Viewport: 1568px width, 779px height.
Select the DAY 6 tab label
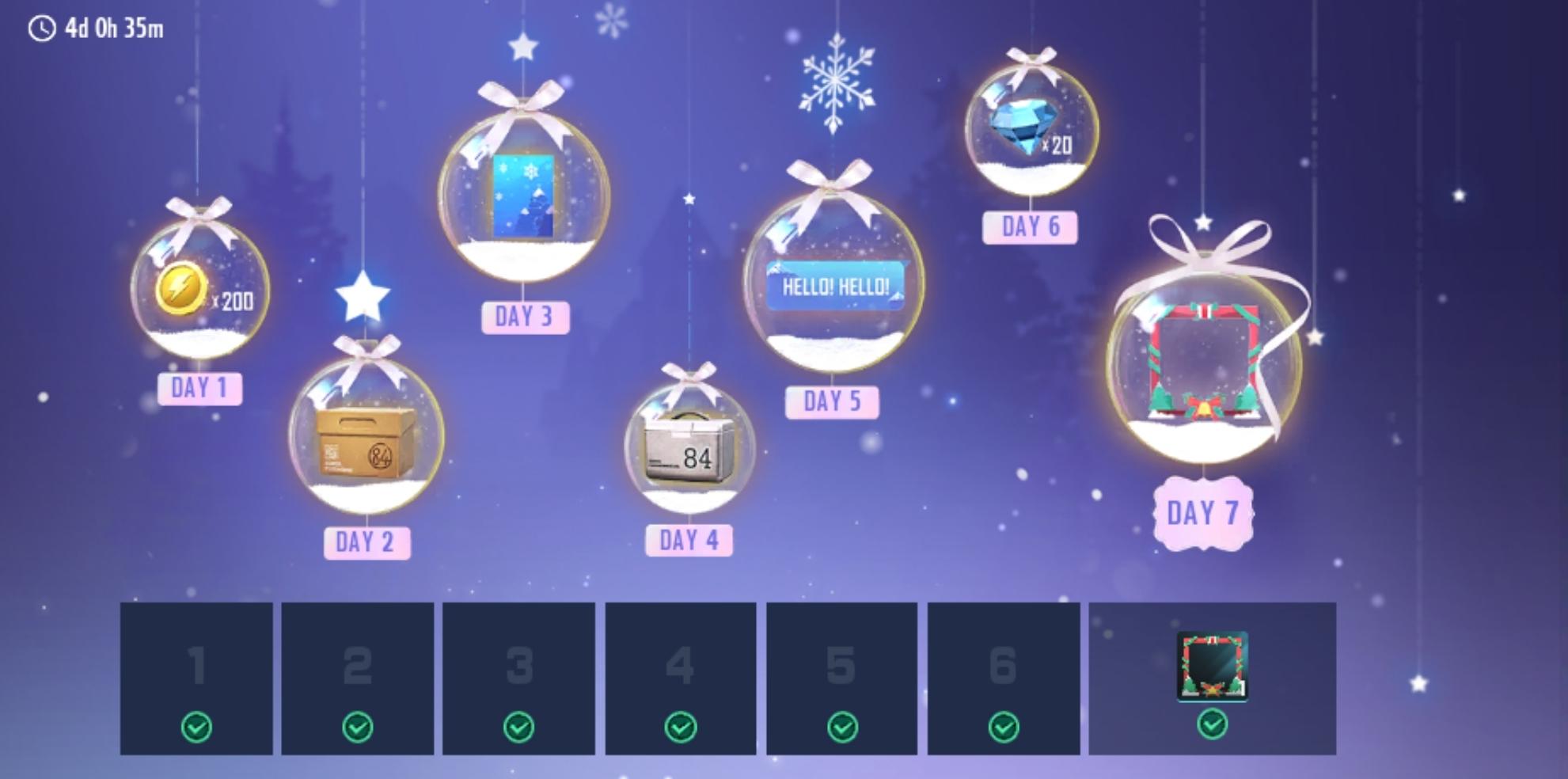(1029, 227)
